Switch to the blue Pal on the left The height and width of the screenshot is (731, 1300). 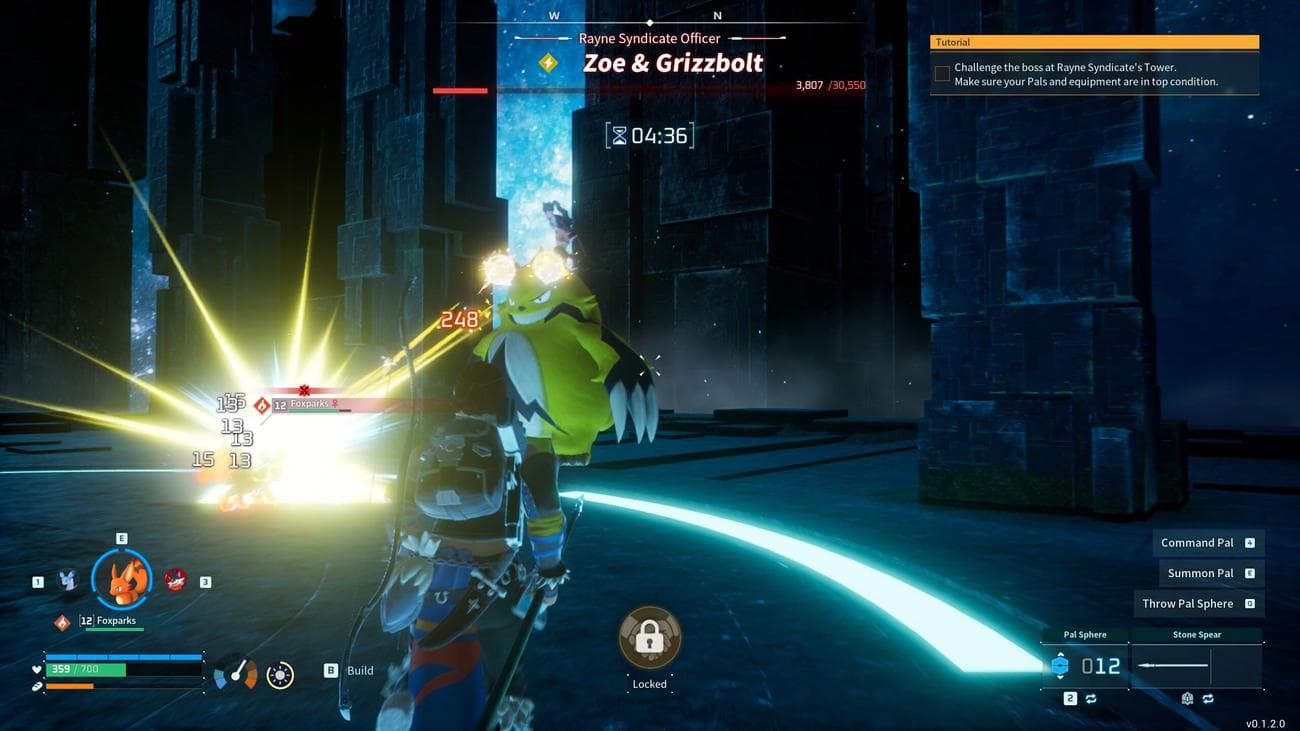(x=68, y=579)
